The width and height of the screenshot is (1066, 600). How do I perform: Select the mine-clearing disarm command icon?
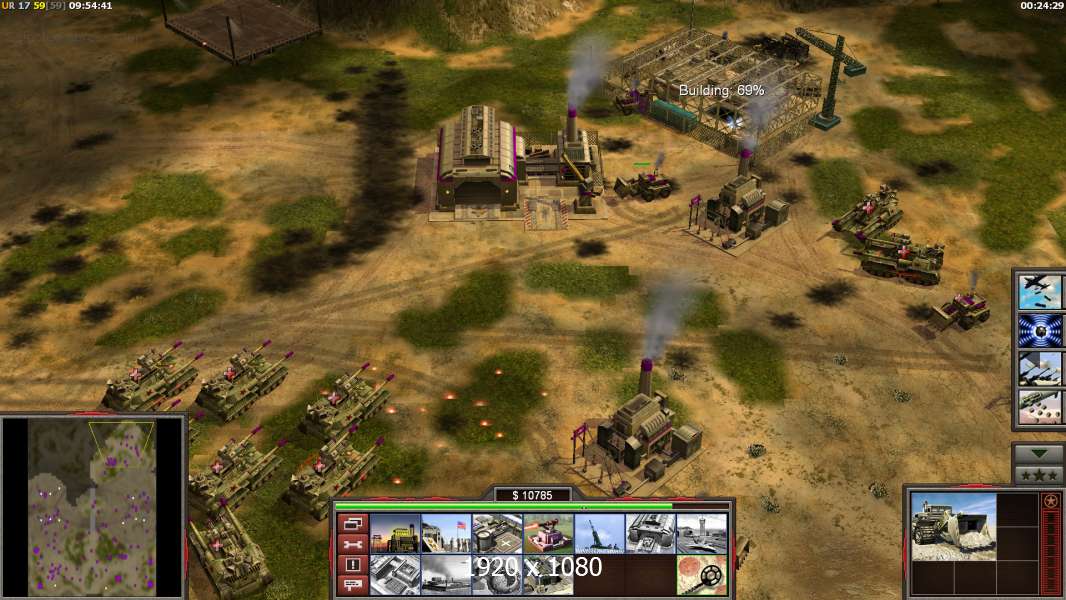[x=702, y=575]
